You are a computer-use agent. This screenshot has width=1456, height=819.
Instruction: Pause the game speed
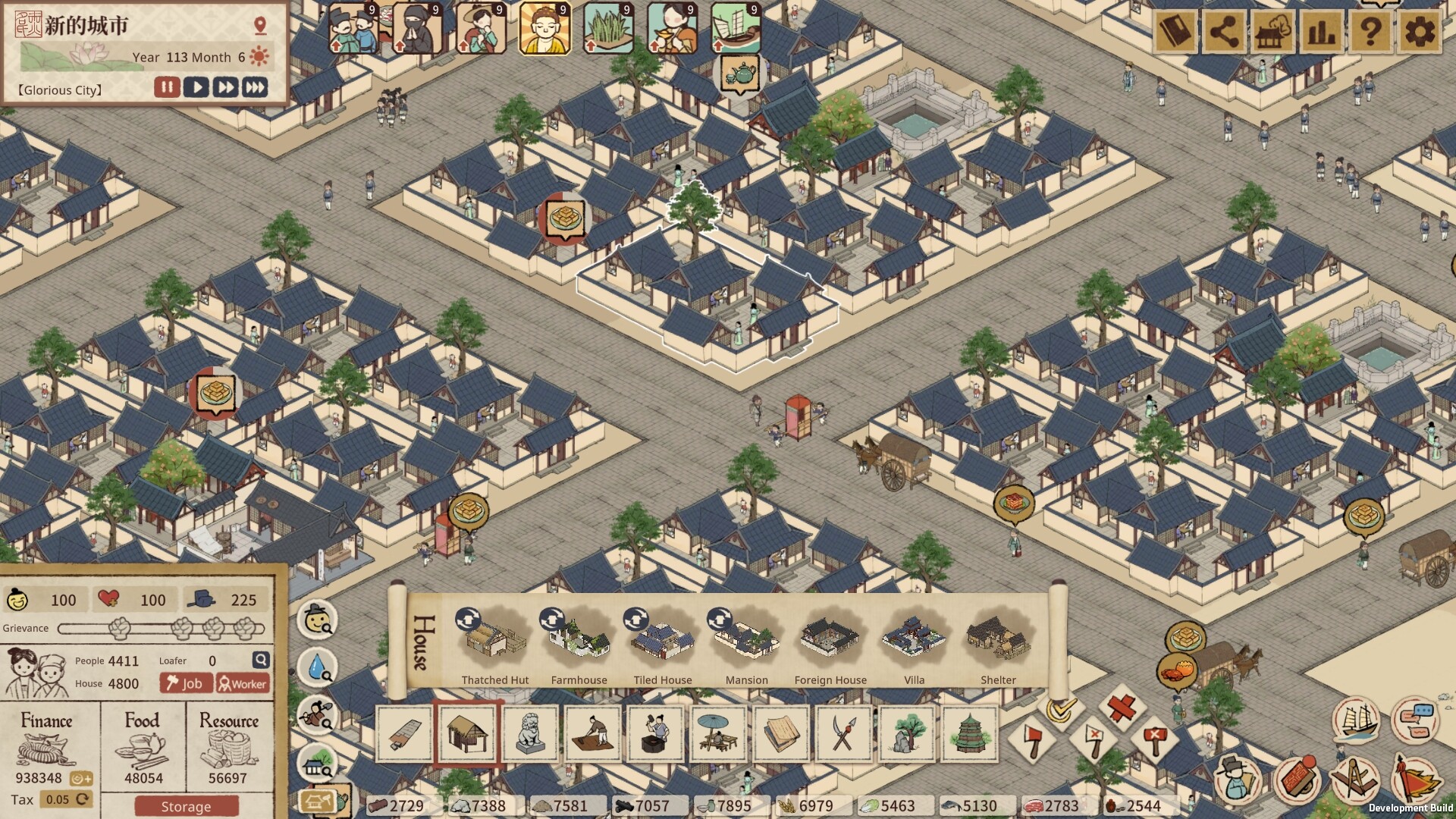167,87
